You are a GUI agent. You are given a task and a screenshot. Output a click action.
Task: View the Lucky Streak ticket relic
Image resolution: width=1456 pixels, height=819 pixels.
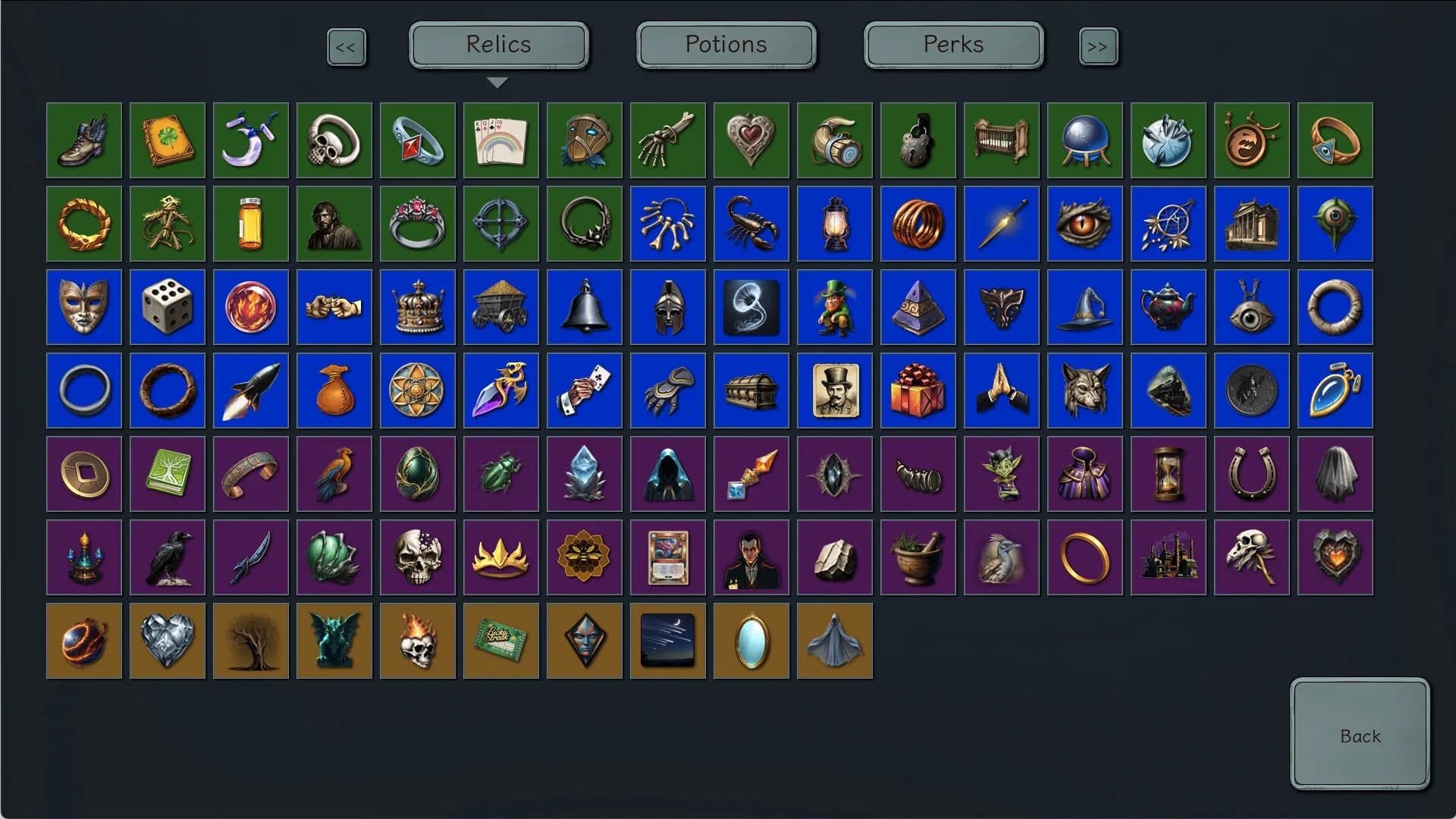(500, 641)
